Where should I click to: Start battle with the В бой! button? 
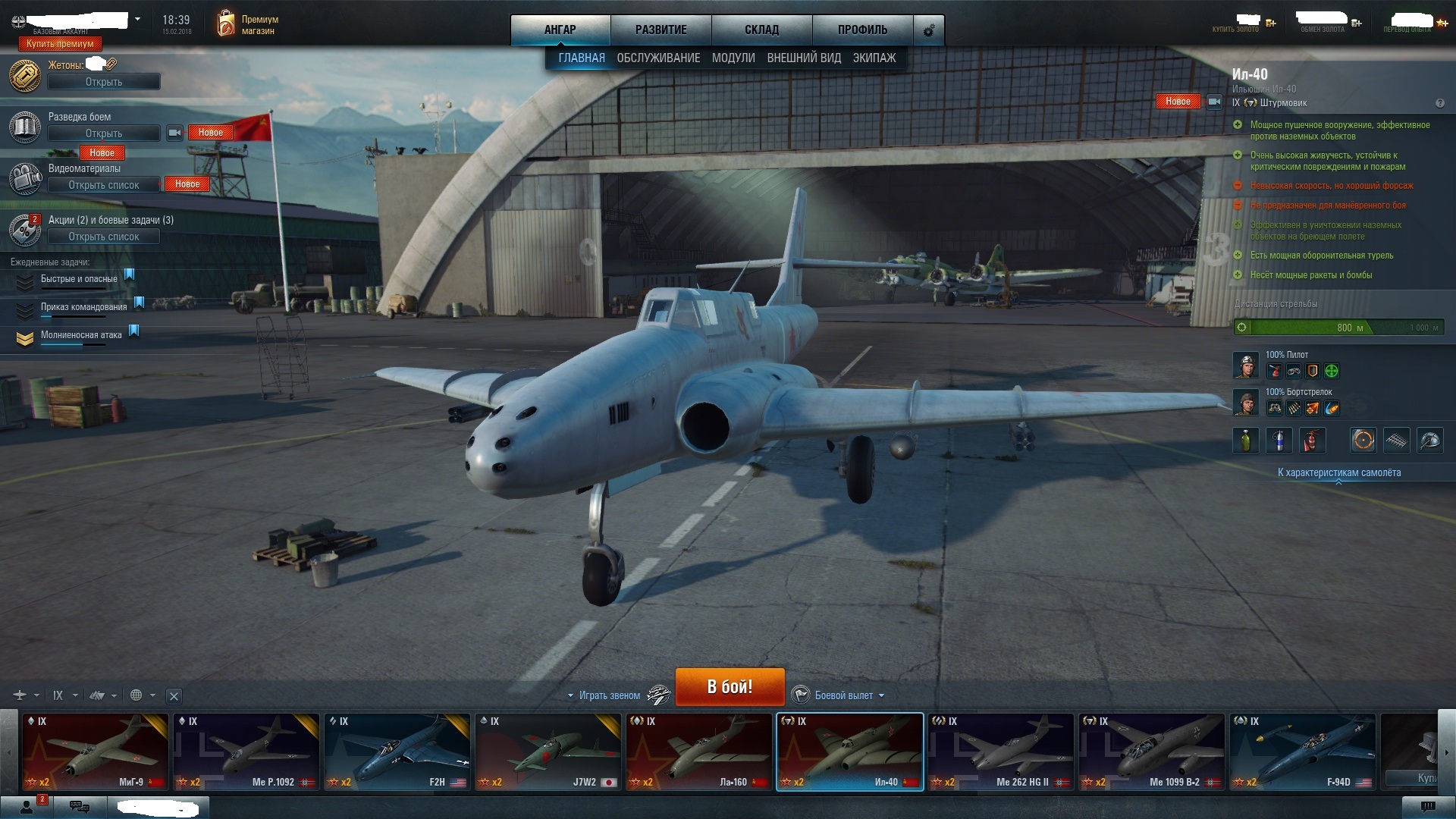point(730,686)
